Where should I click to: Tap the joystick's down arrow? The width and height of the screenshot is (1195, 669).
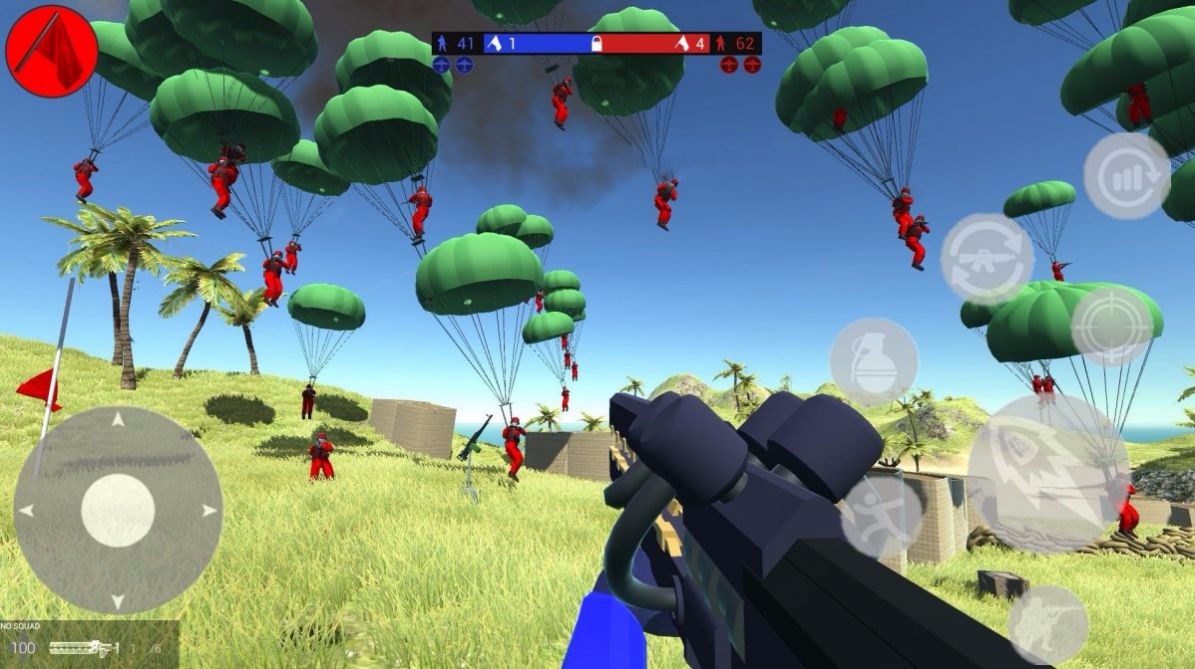coord(118,601)
